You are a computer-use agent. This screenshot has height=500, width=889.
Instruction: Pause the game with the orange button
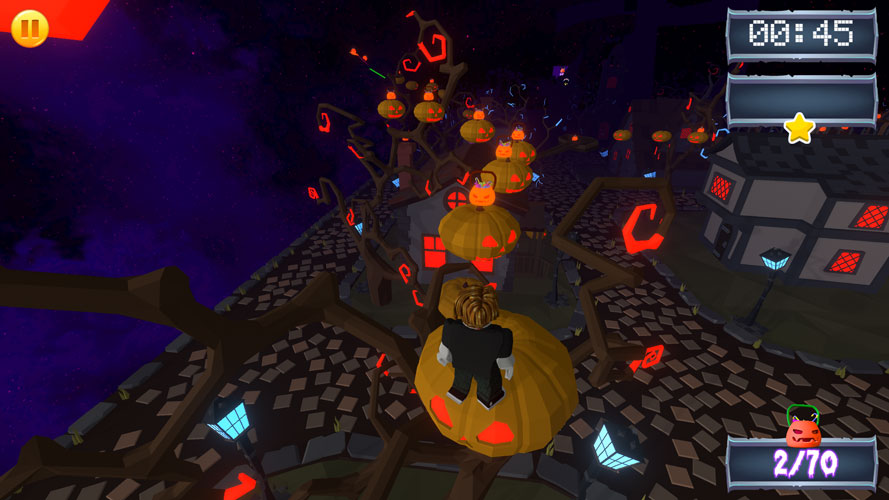click(29, 27)
